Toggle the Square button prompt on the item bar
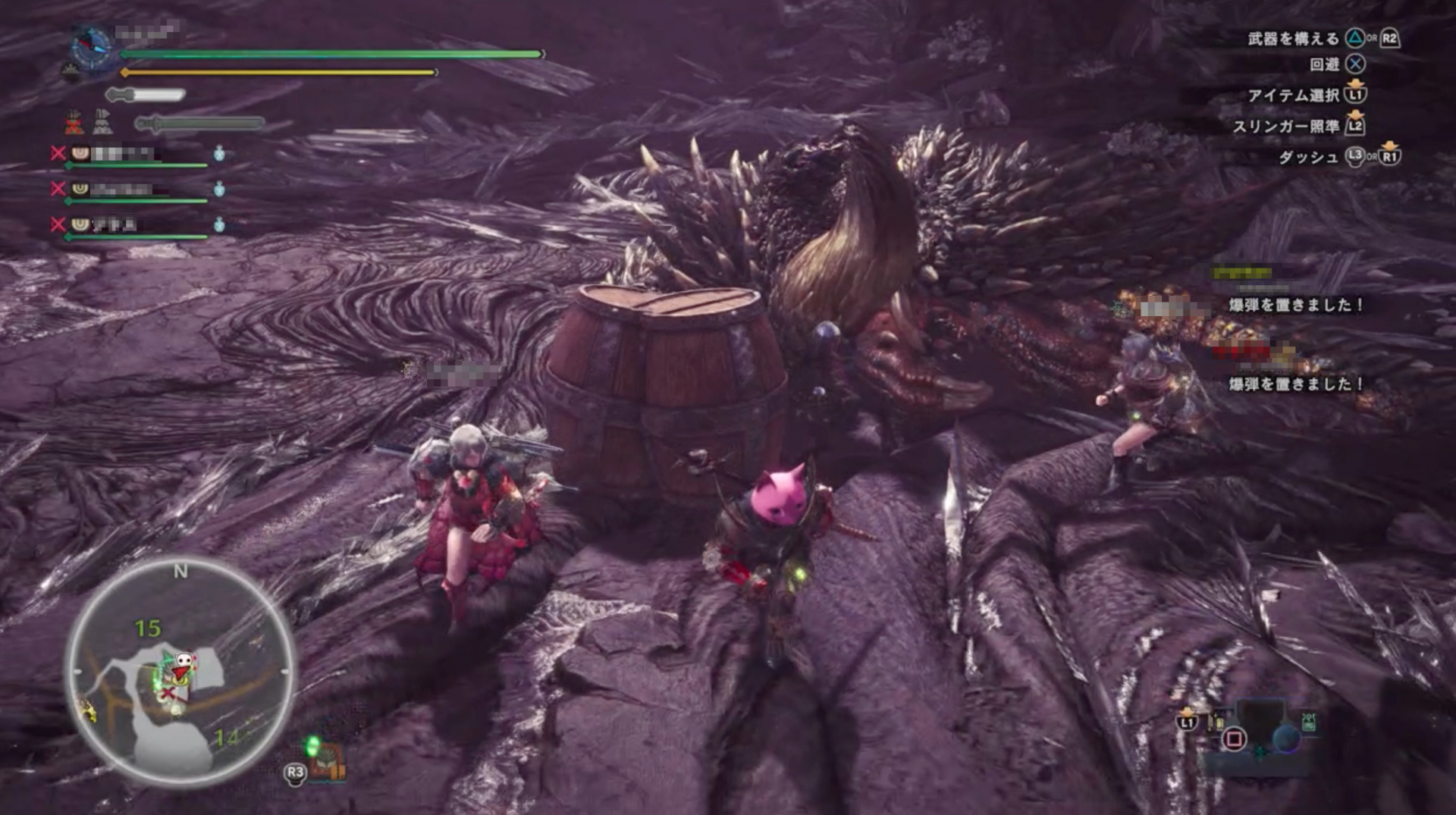Screen dimensions: 1456x815 [x=1234, y=740]
